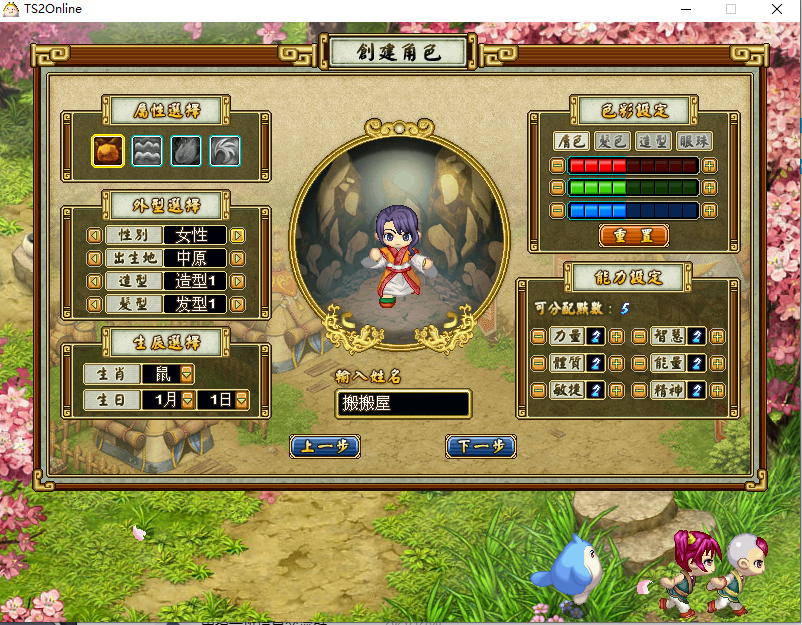Proceed with the 下一步 button
This screenshot has width=802, height=625.
pos(480,447)
